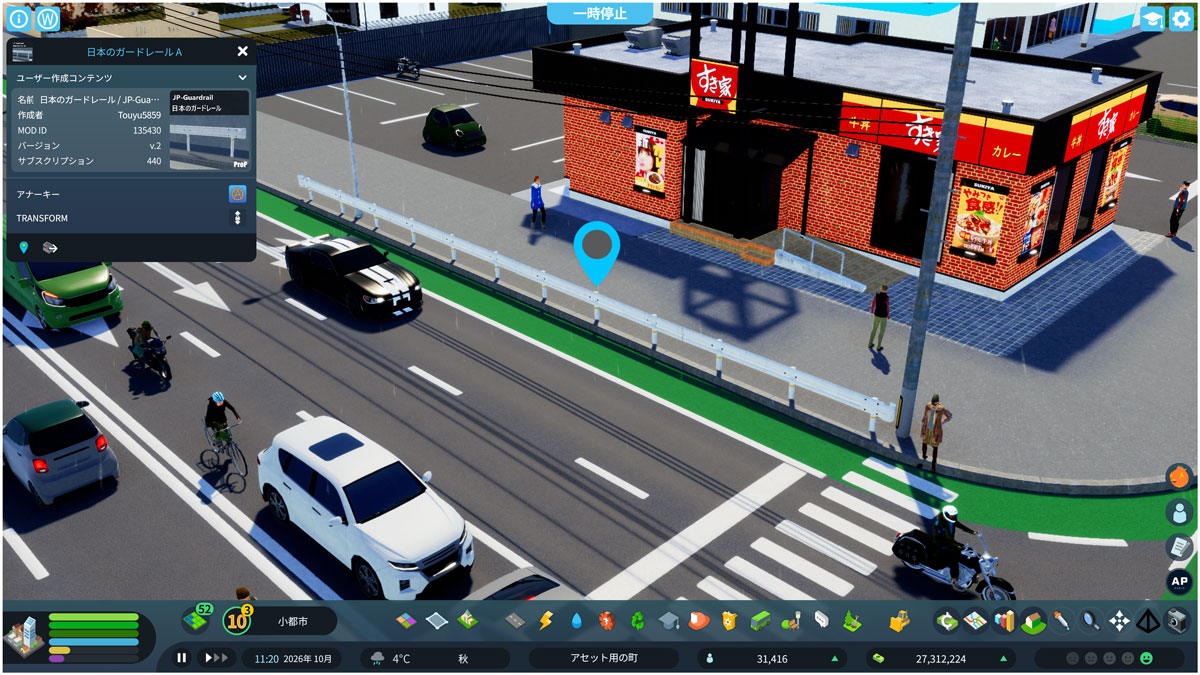Image resolution: width=1200 pixels, height=675 pixels.
Task: Collapse the ユーザー作成コンテンツ section
Action: point(242,77)
